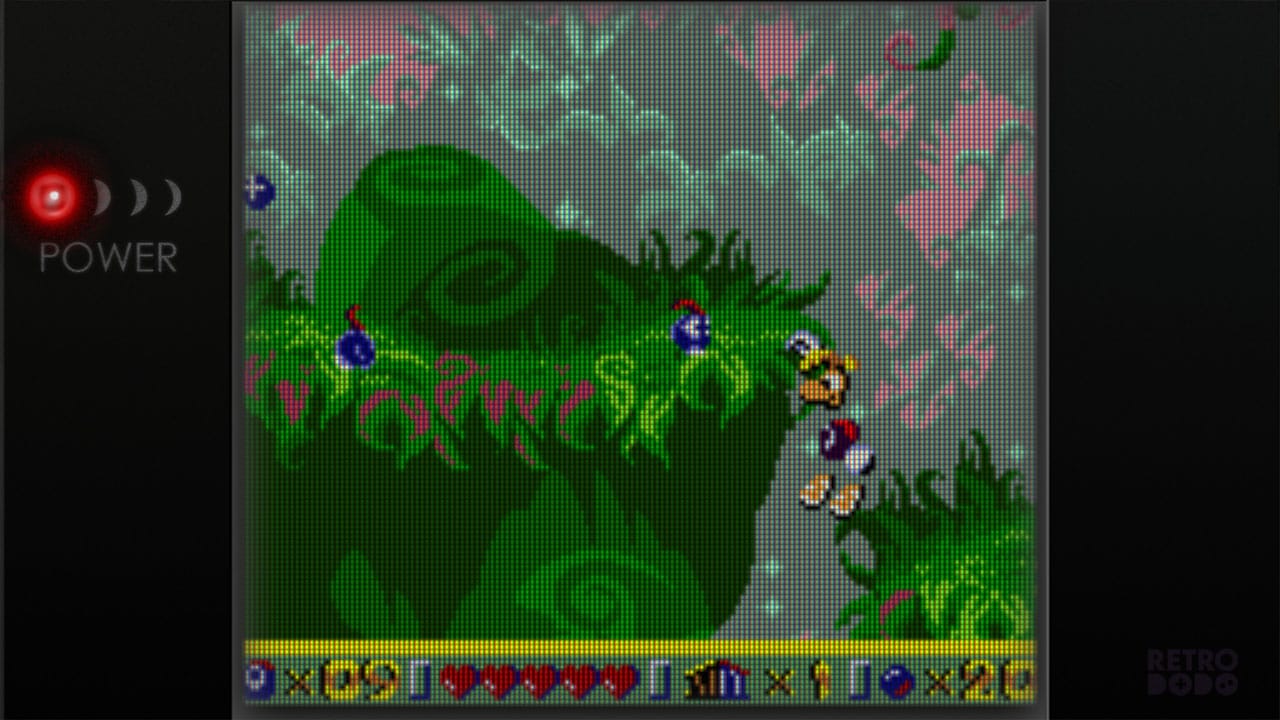
Task: Select the Rayman character sprite
Action: [x=828, y=420]
